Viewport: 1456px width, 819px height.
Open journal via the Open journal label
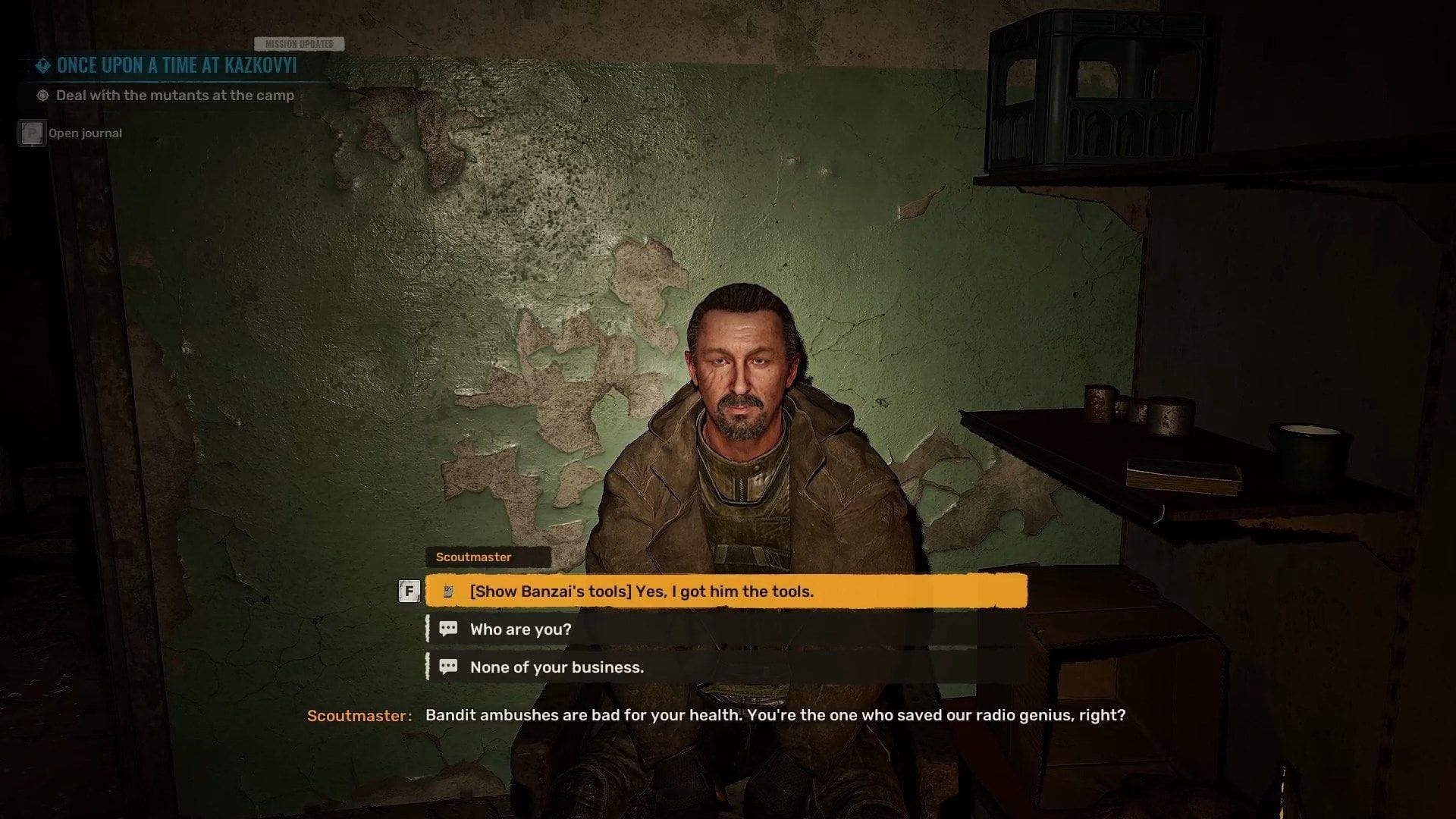(x=84, y=133)
